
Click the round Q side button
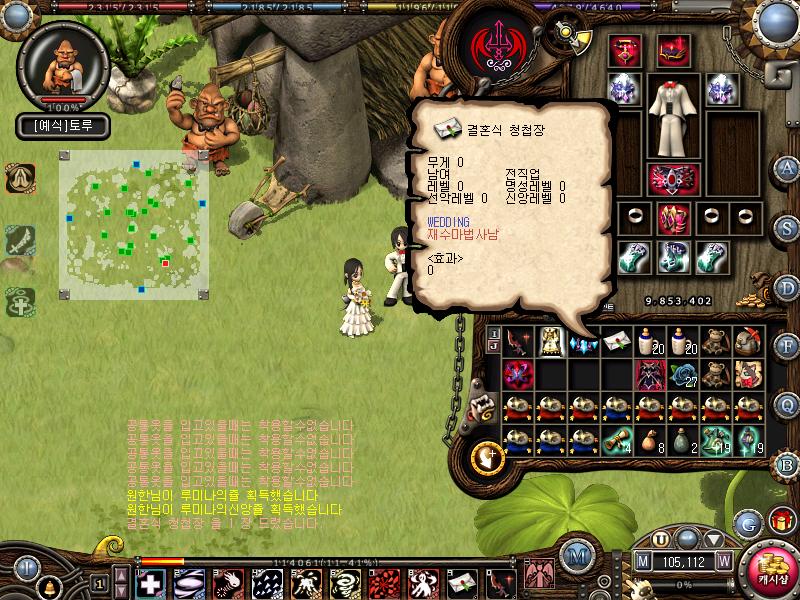pyautogui.click(x=787, y=404)
